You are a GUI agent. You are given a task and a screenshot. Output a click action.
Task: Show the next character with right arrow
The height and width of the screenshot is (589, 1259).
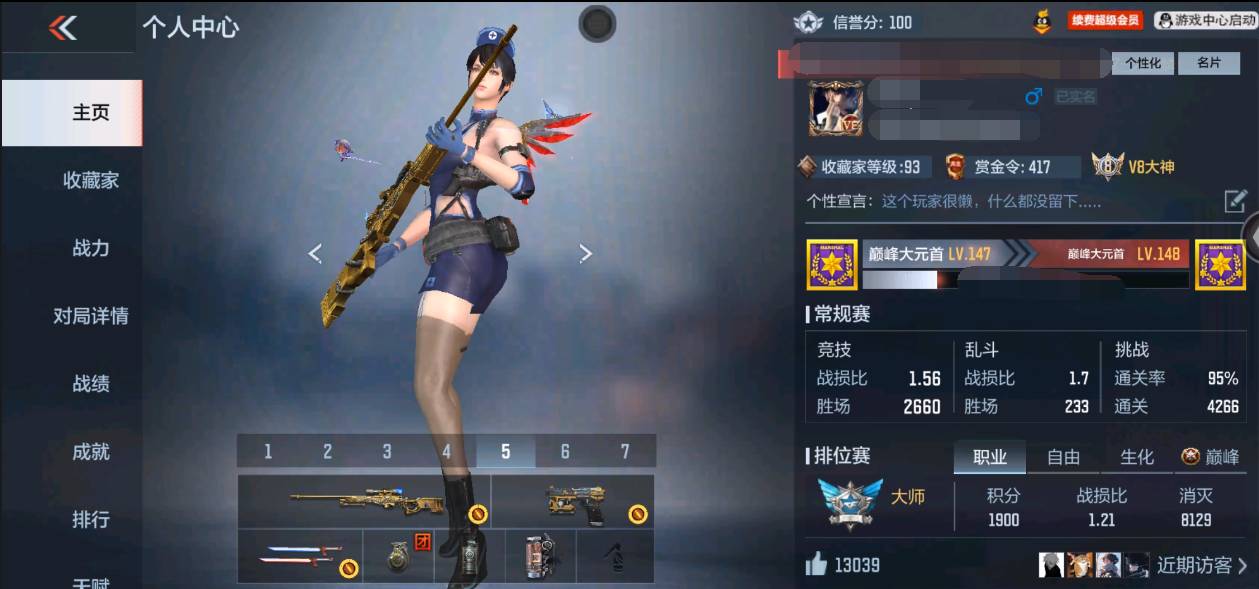coord(586,254)
